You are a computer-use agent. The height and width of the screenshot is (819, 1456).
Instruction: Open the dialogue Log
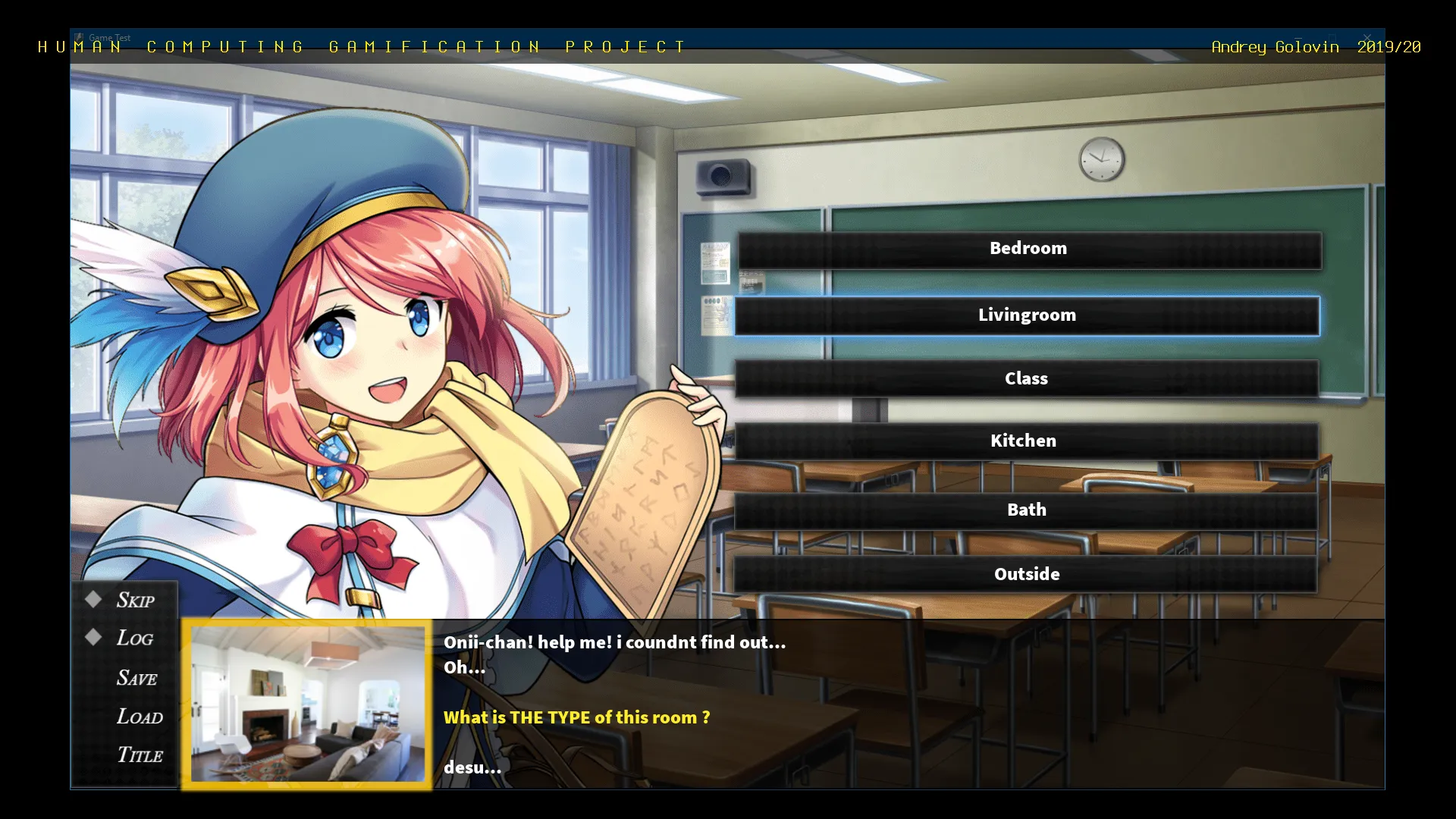click(134, 639)
